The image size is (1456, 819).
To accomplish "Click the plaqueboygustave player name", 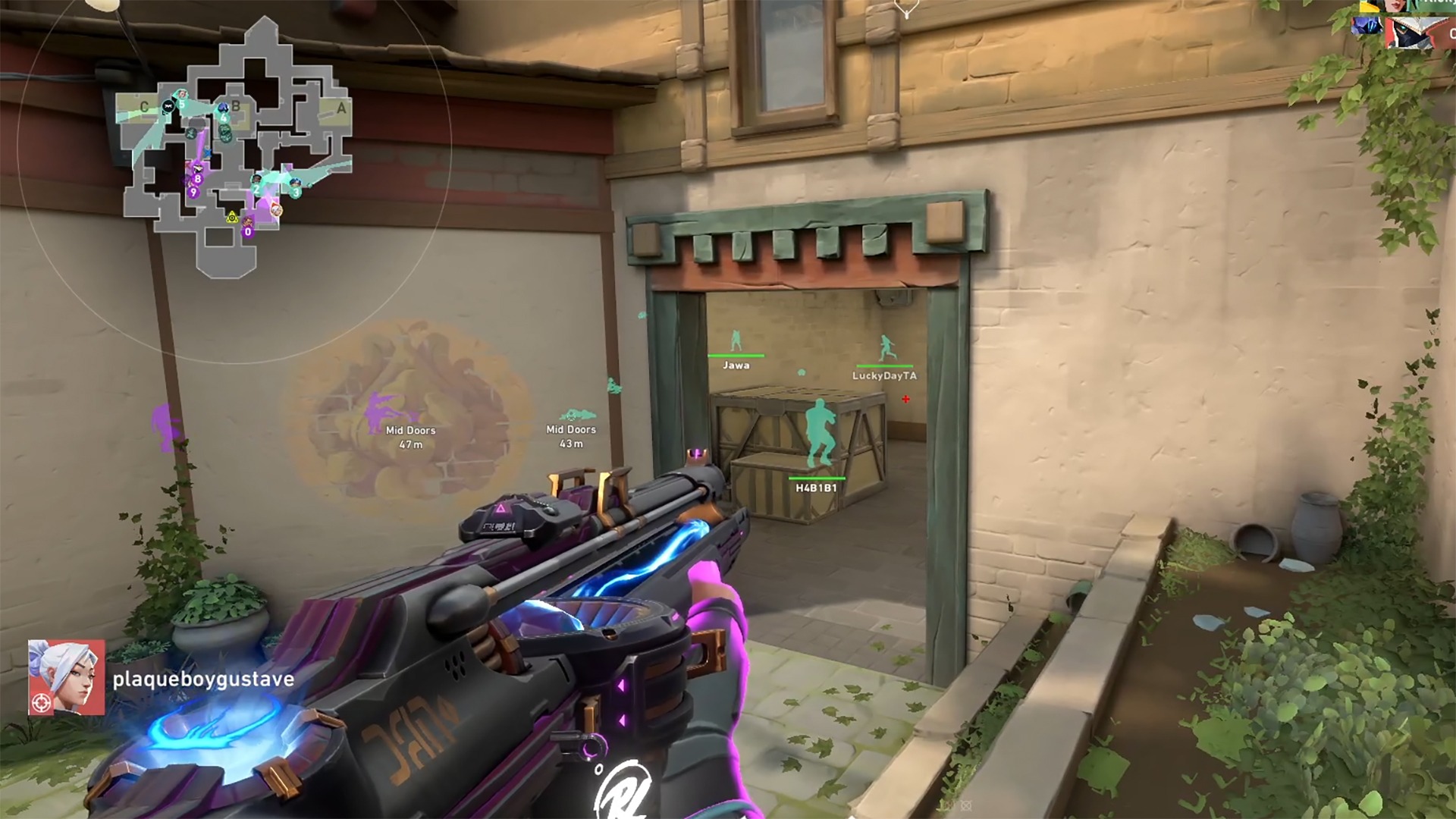I will pyautogui.click(x=203, y=679).
